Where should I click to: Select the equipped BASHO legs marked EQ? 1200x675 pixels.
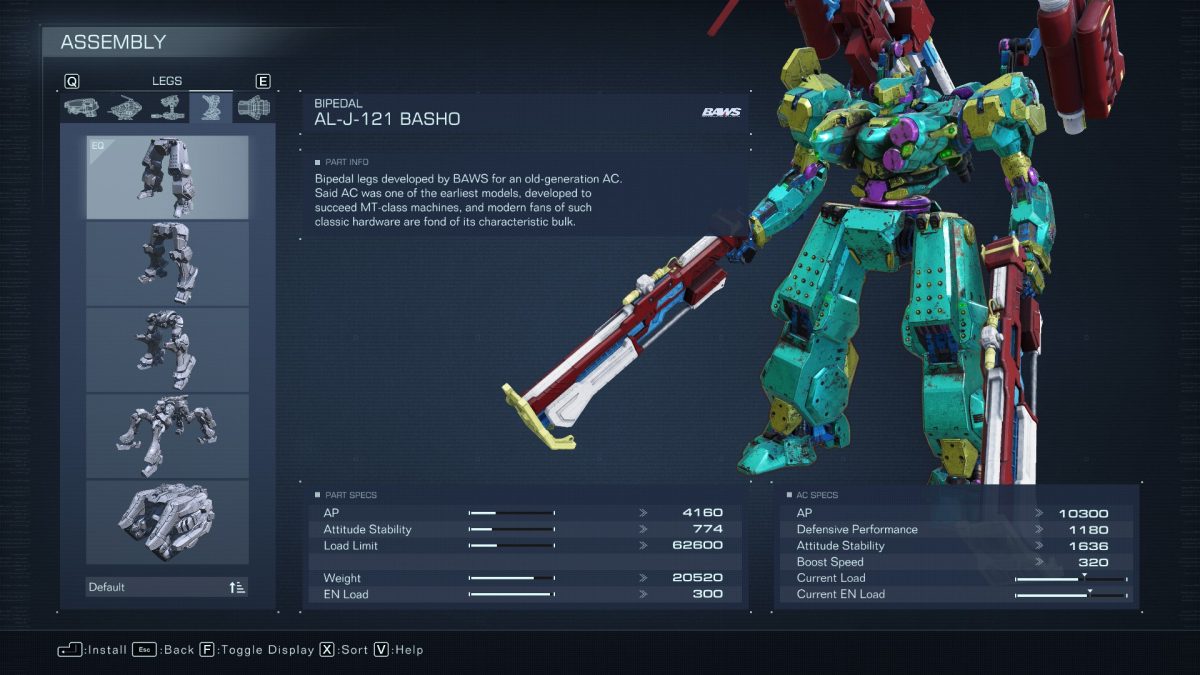tap(167, 177)
